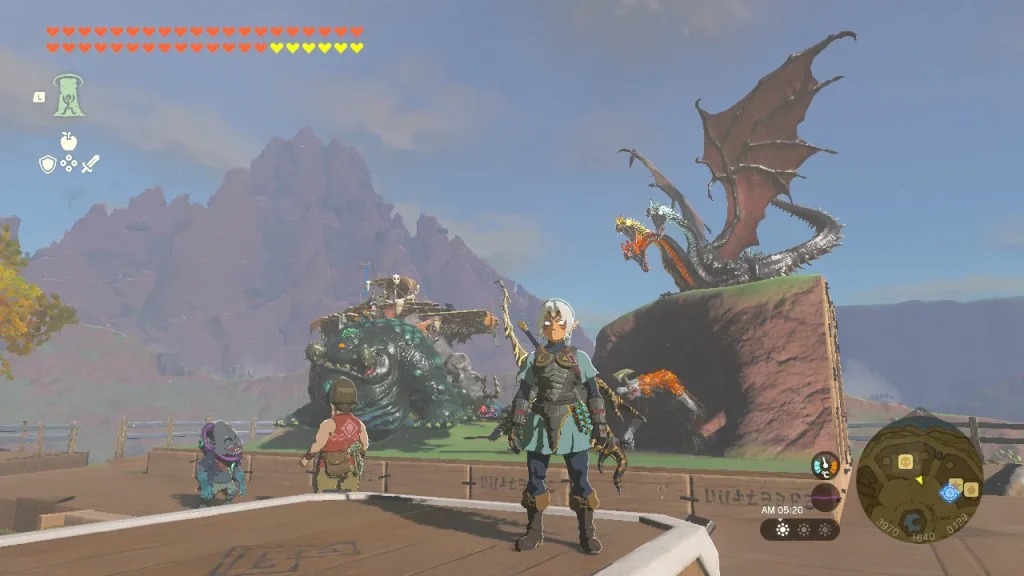Activate the green Ascend ability icon
The image size is (1024, 576).
[x=68, y=96]
